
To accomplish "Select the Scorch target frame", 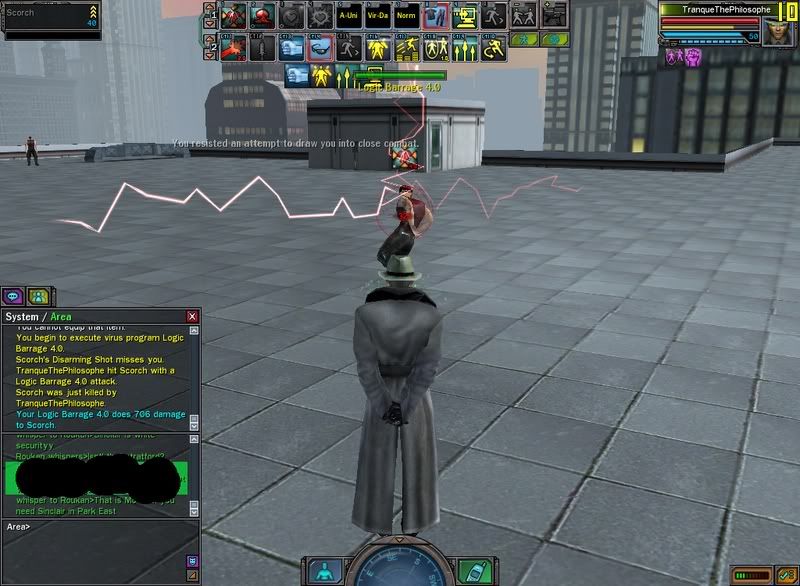I will pos(50,20).
